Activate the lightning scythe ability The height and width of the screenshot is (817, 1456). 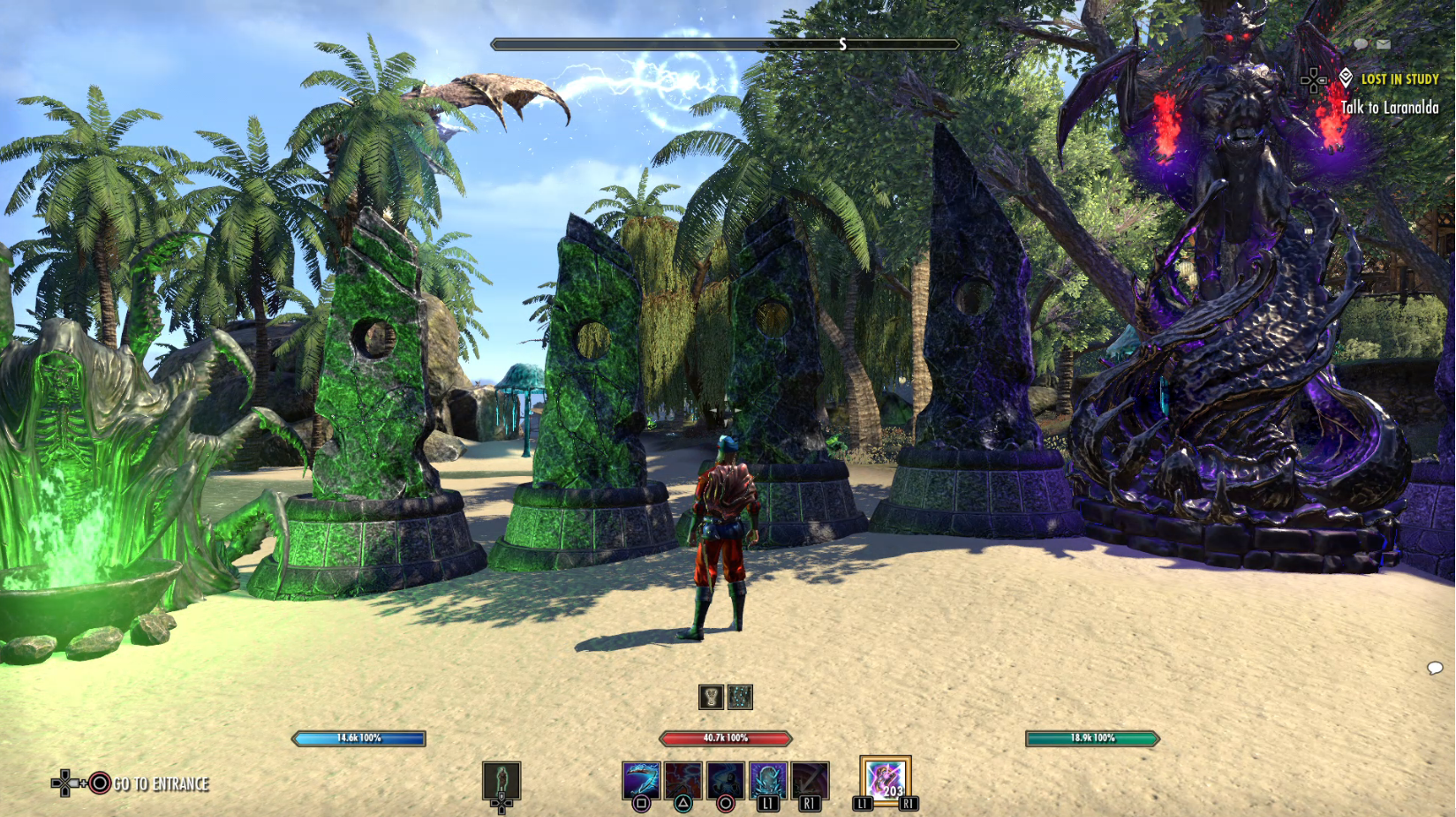click(640, 781)
